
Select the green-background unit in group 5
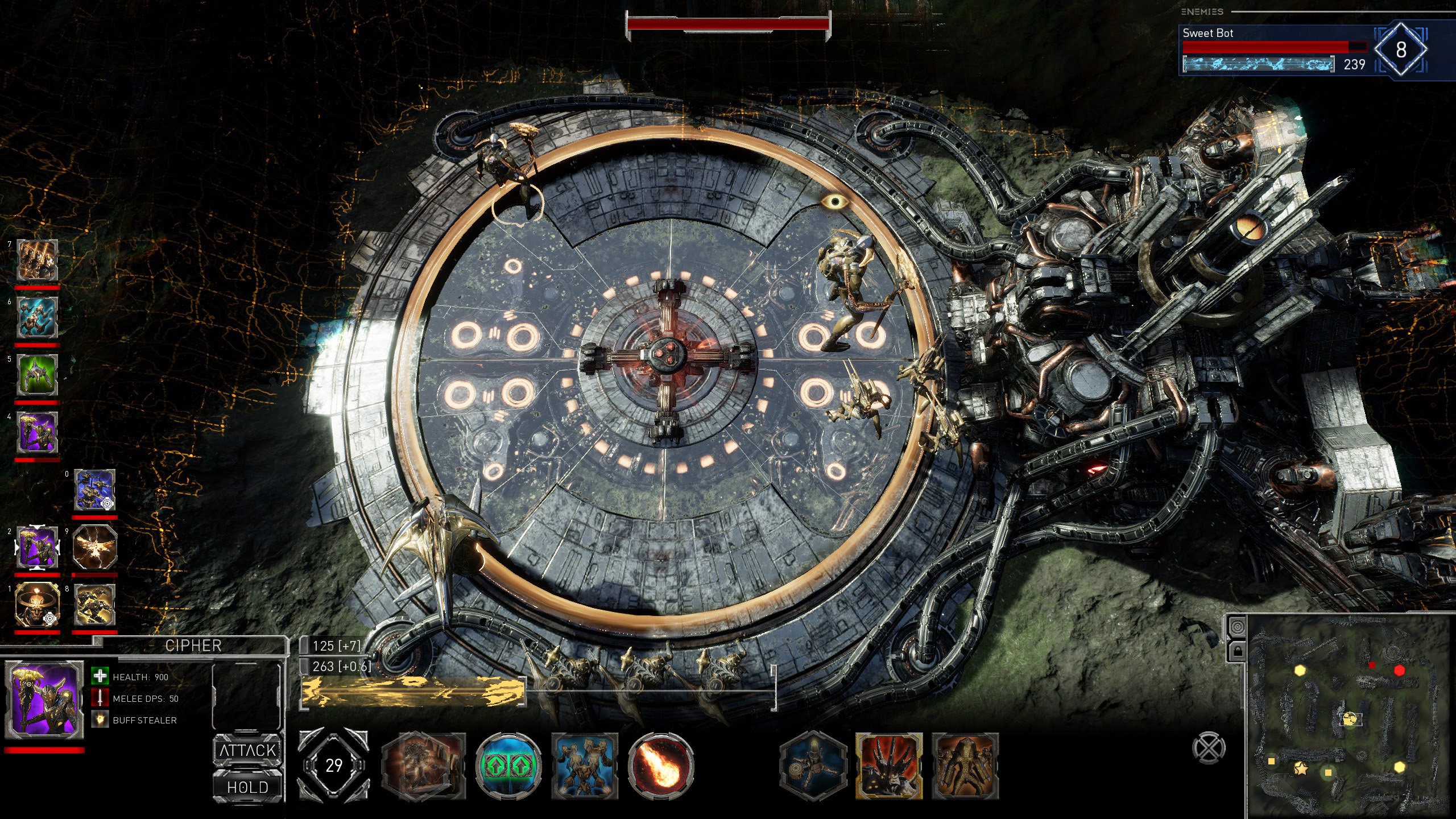pyautogui.click(x=38, y=375)
